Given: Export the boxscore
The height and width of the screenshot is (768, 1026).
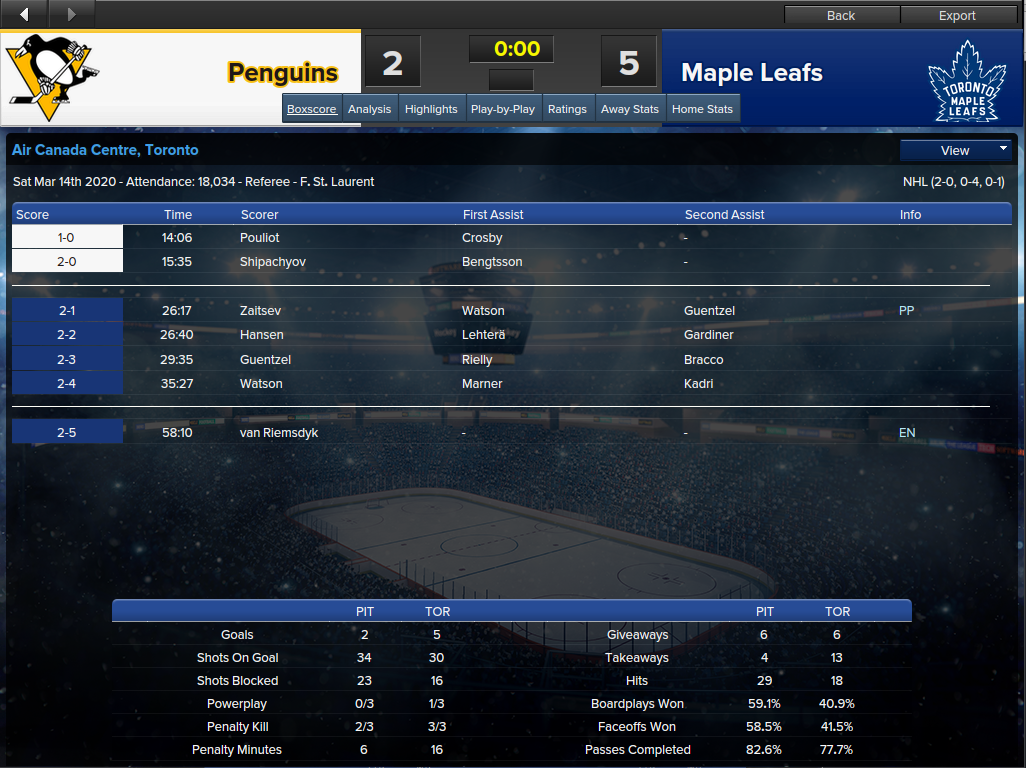Looking at the screenshot, I should [956, 15].
